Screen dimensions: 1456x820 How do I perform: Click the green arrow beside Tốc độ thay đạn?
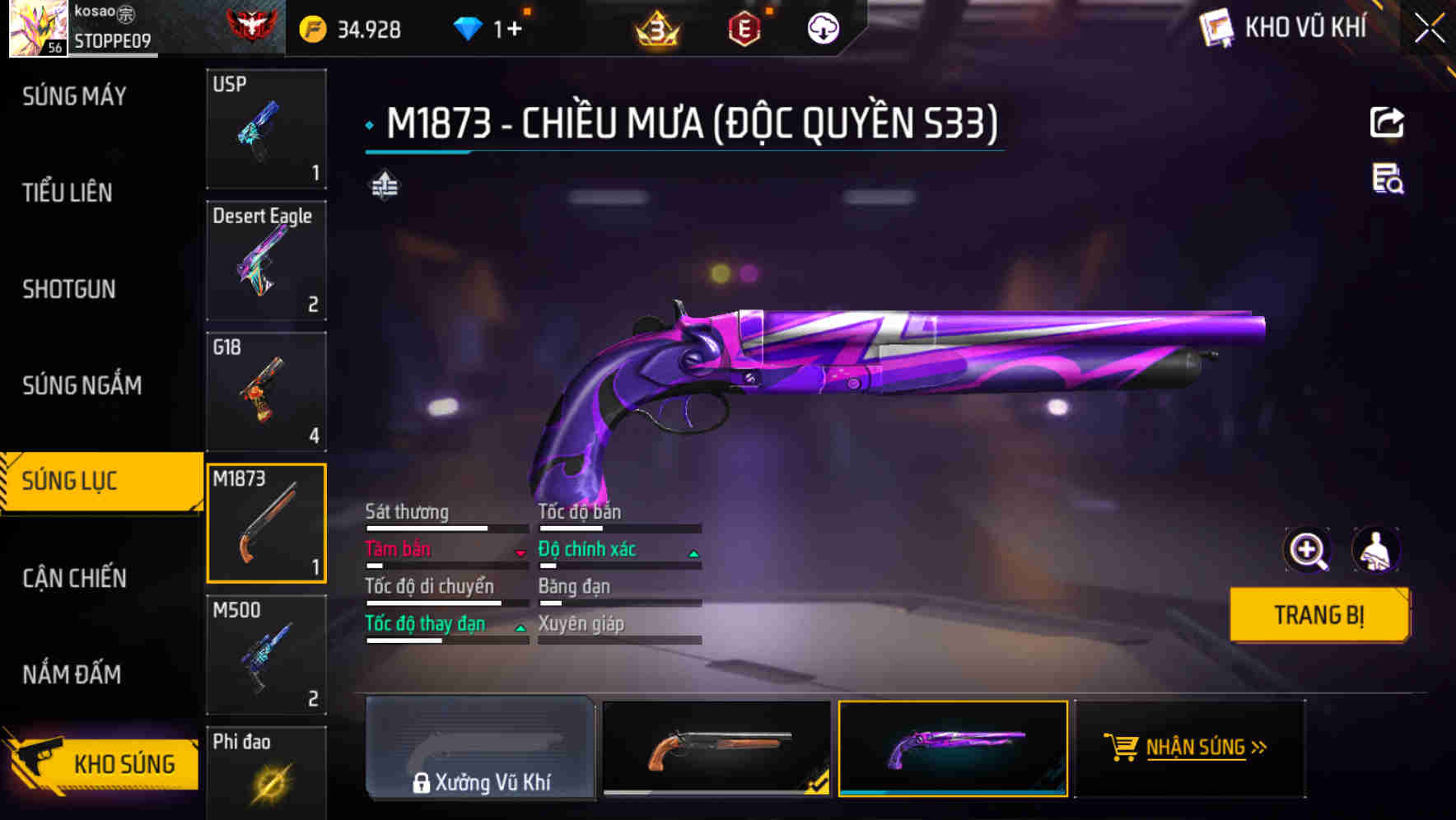520,628
